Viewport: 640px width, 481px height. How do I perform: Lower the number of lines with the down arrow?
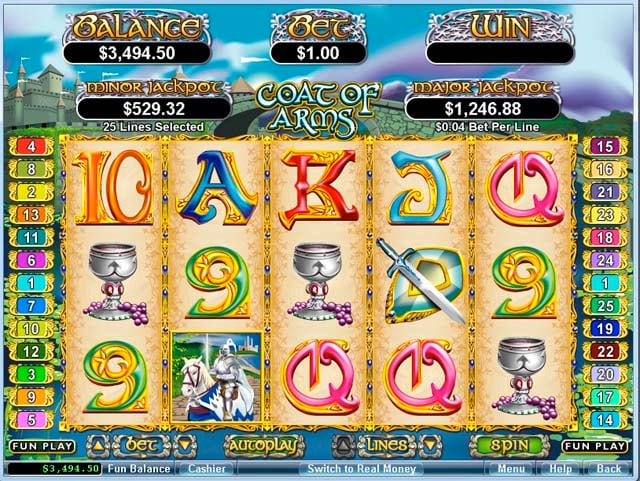click(430, 444)
